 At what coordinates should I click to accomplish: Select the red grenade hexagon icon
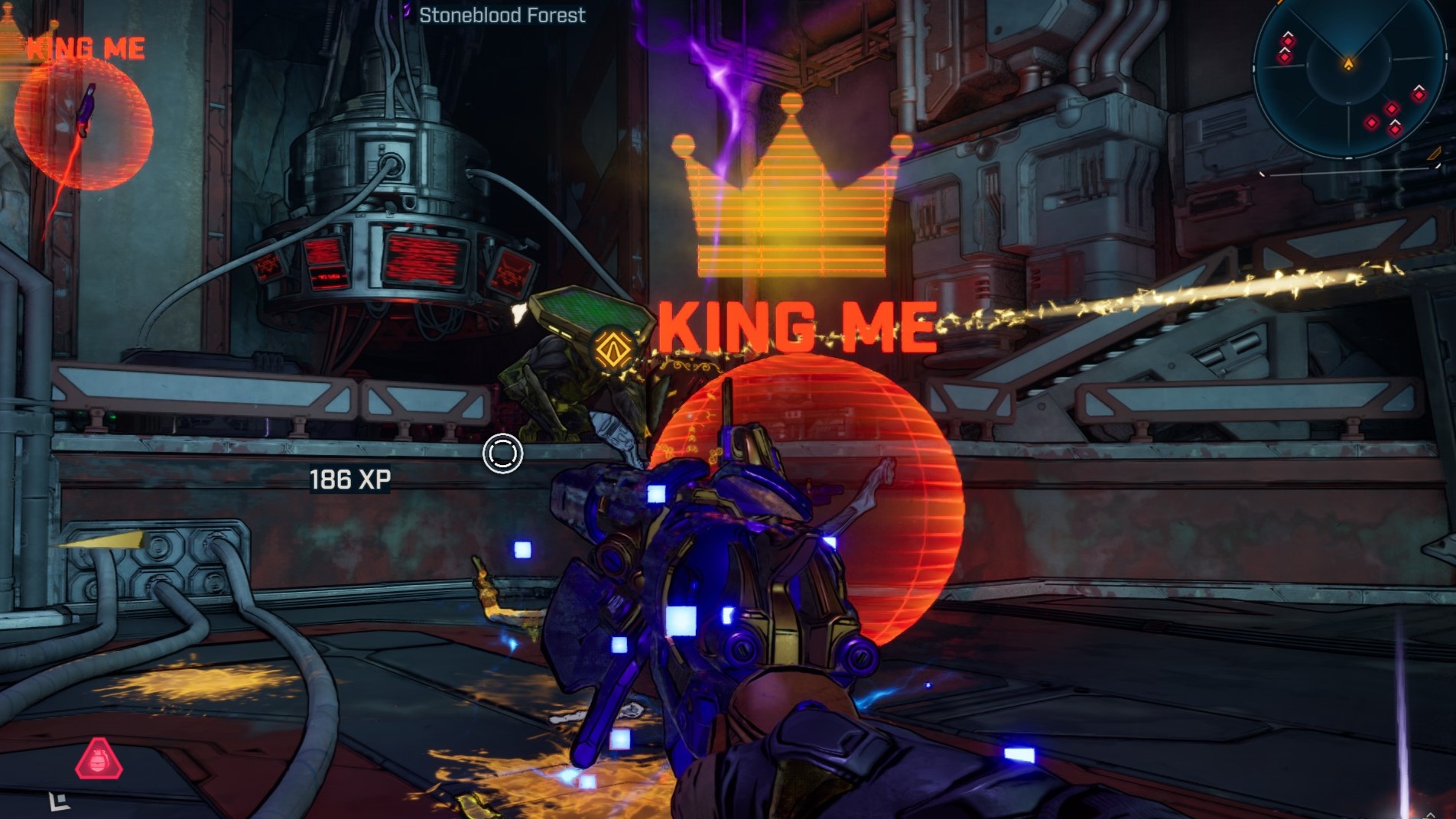(x=99, y=759)
